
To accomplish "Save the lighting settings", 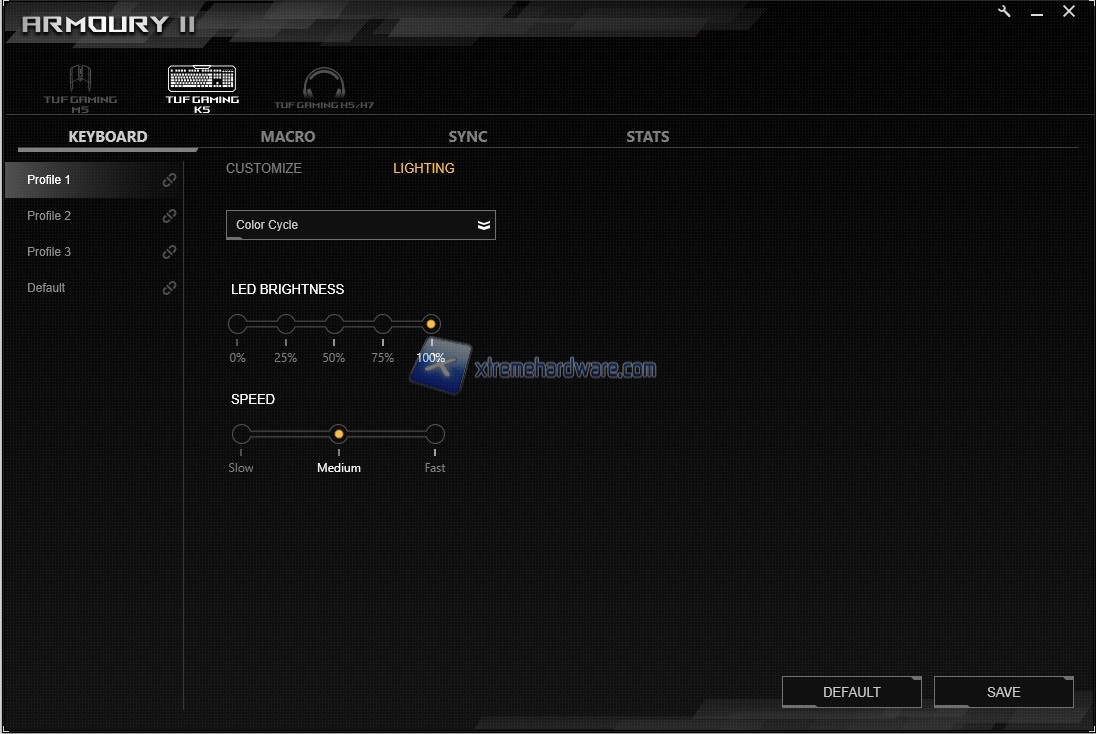I will click(x=1003, y=692).
